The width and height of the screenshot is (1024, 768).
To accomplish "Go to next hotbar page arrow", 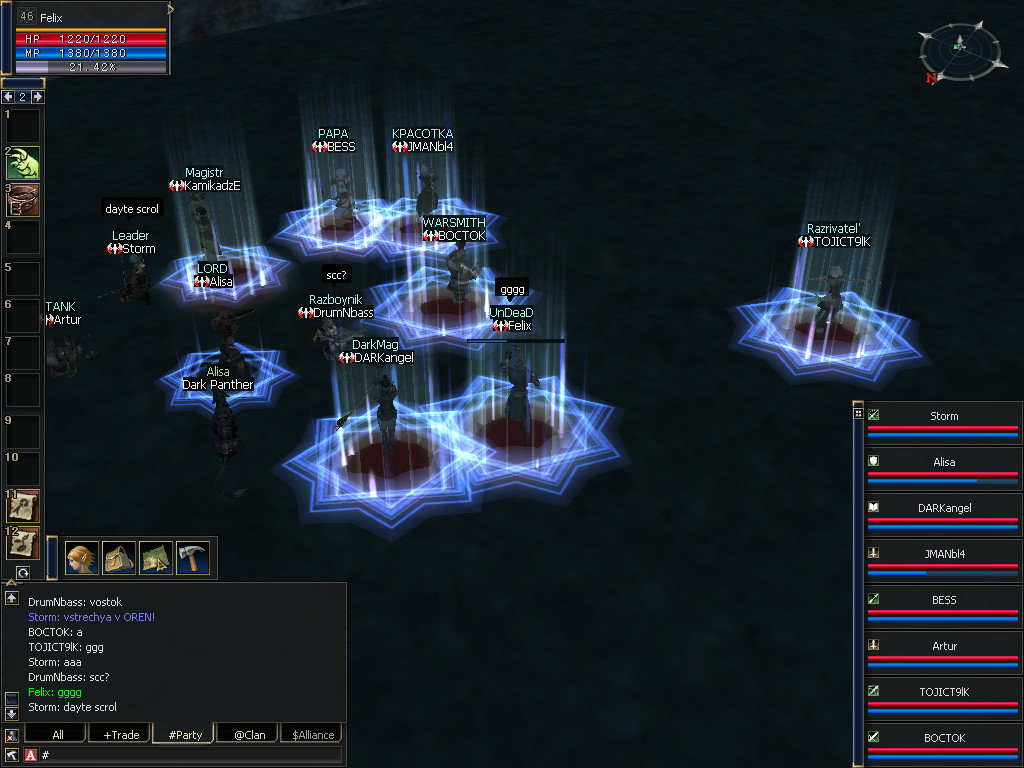I will click(38, 97).
